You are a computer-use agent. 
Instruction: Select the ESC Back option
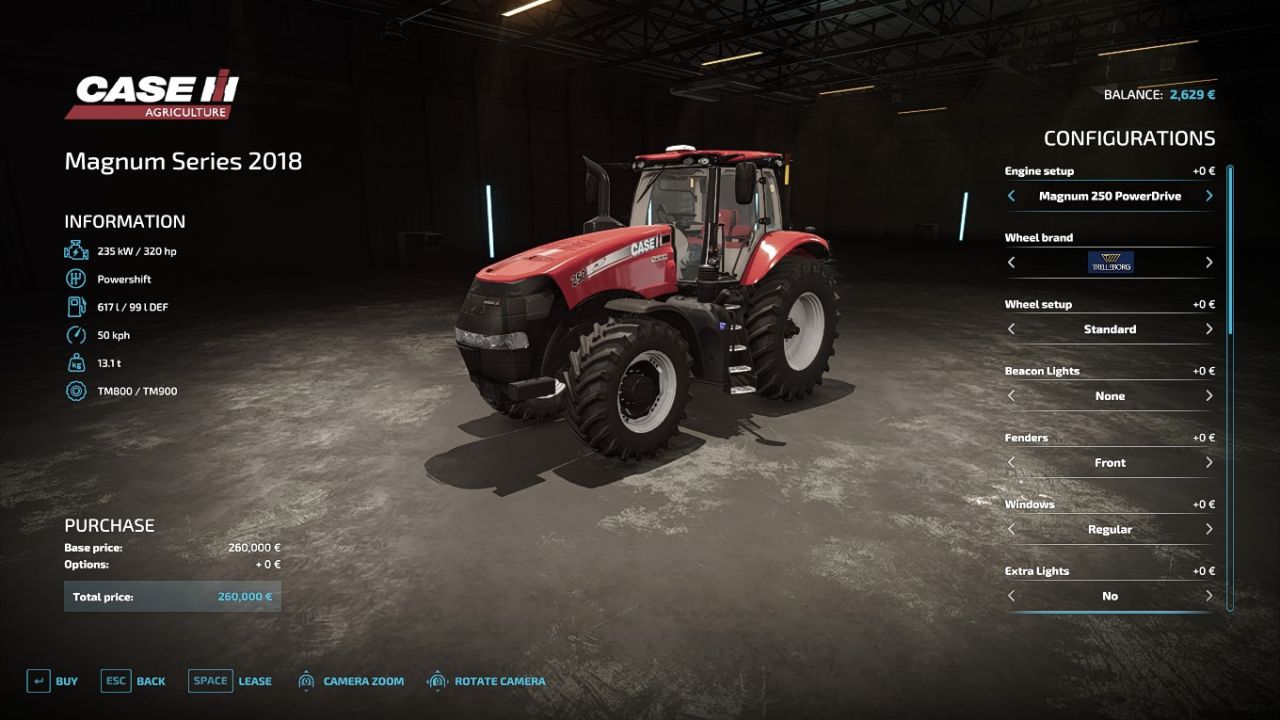tap(133, 680)
